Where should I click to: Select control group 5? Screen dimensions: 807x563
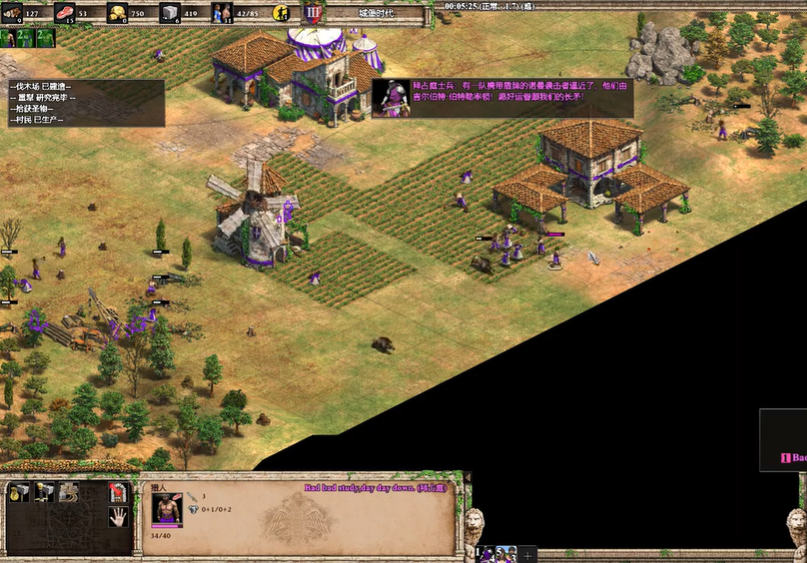(x=505, y=553)
